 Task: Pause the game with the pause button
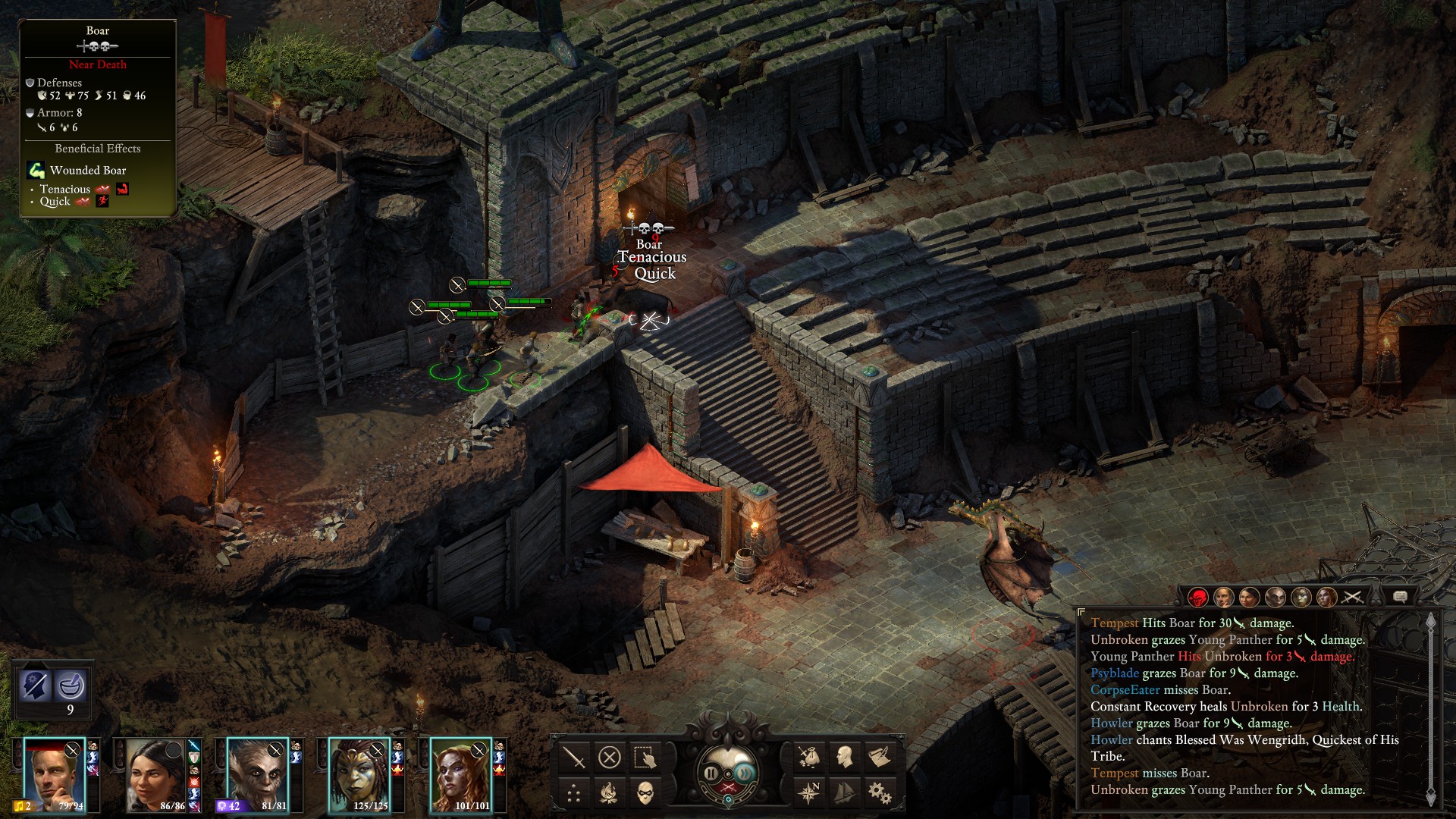click(711, 773)
